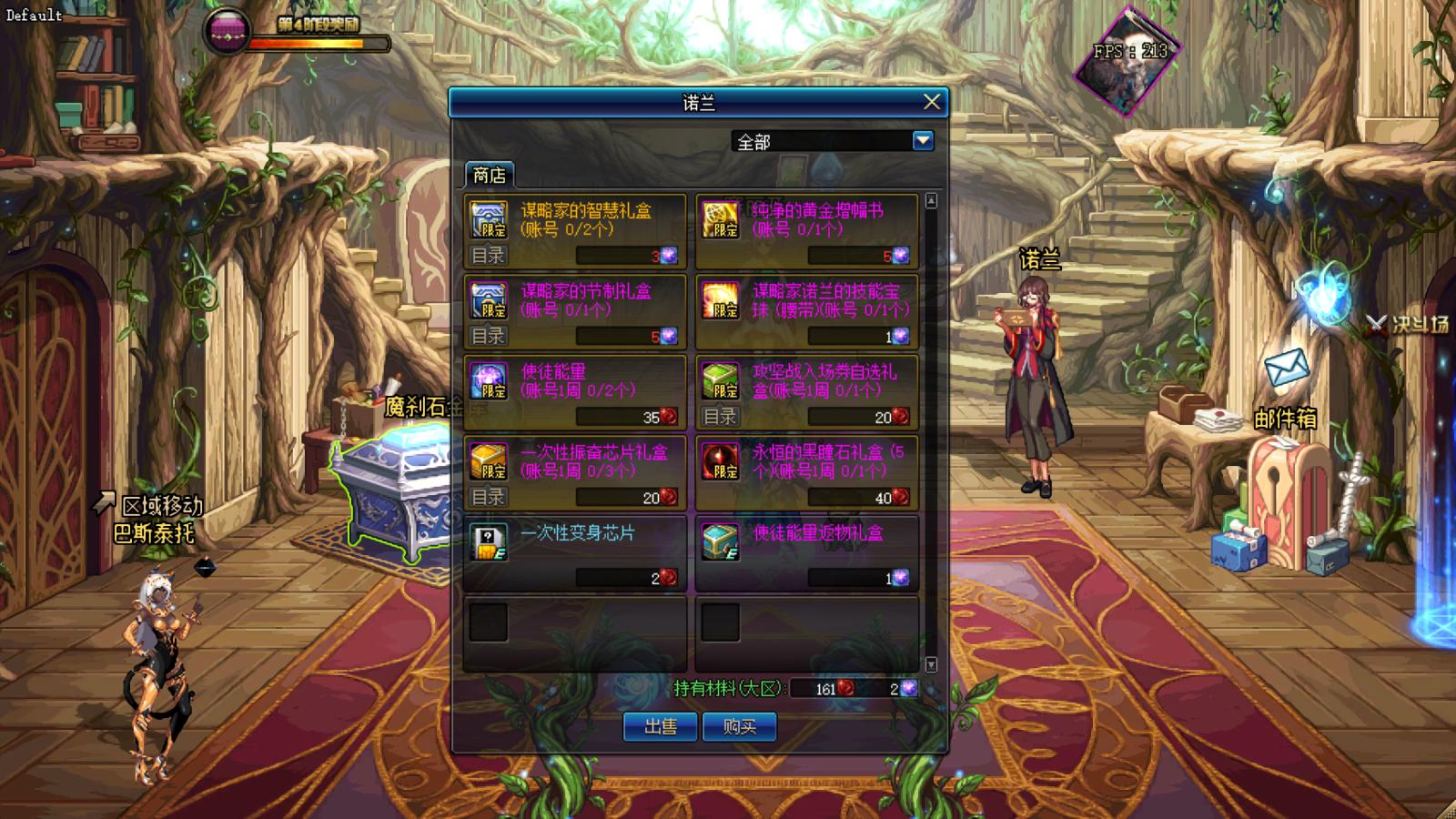
Task: Open 目录 for 攻坚战入场券自选礼盒
Action: click(x=720, y=417)
